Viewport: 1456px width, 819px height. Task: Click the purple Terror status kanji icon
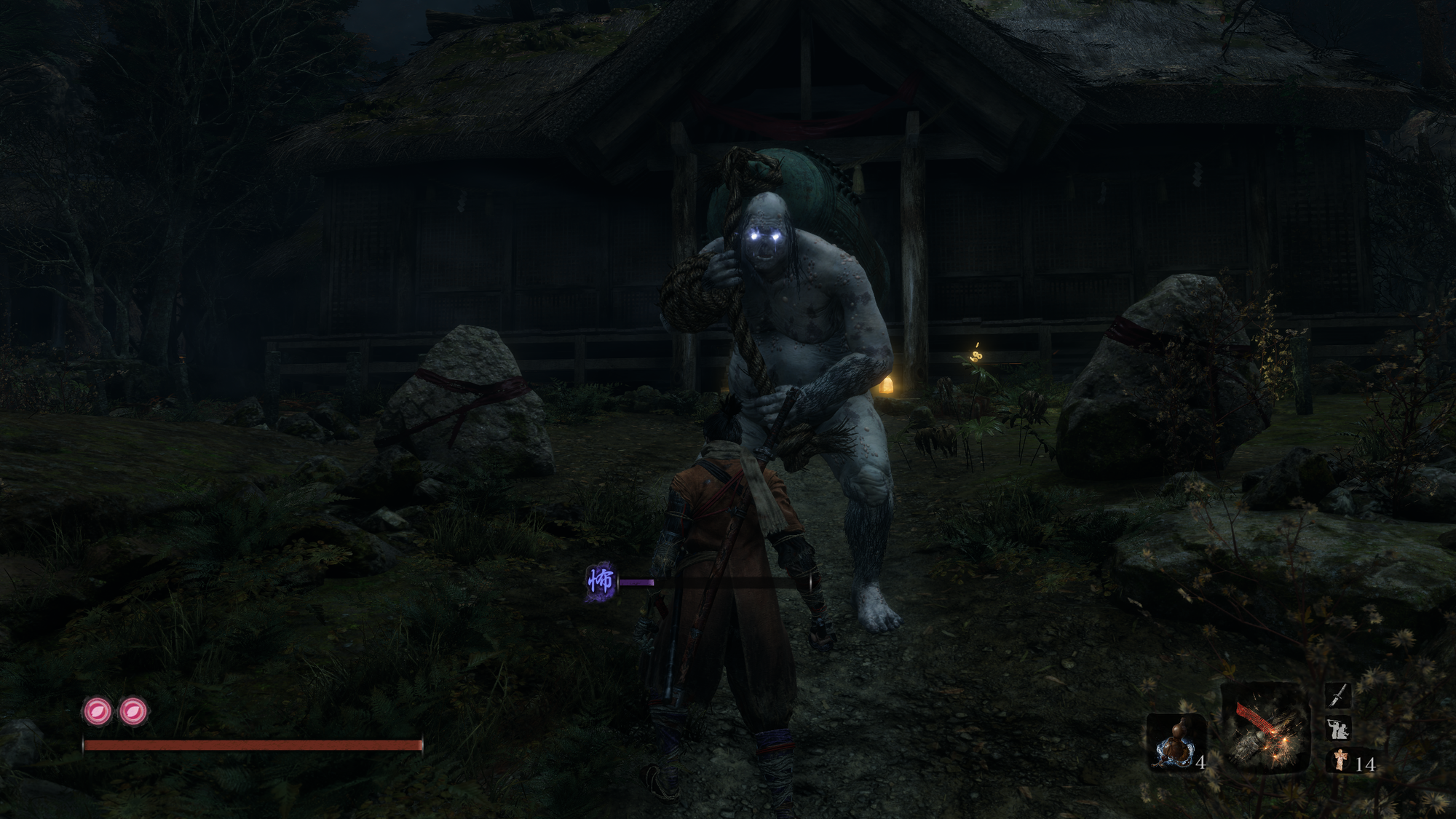(x=601, y=582)
